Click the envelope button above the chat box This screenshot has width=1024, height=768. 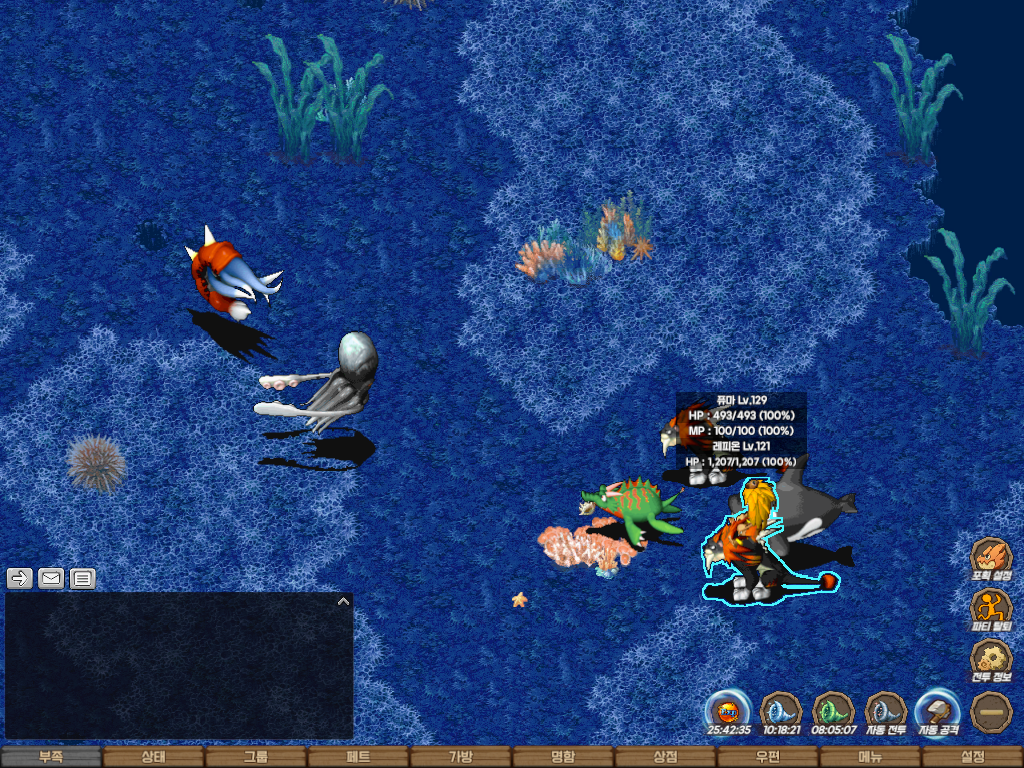pos(51,578)
